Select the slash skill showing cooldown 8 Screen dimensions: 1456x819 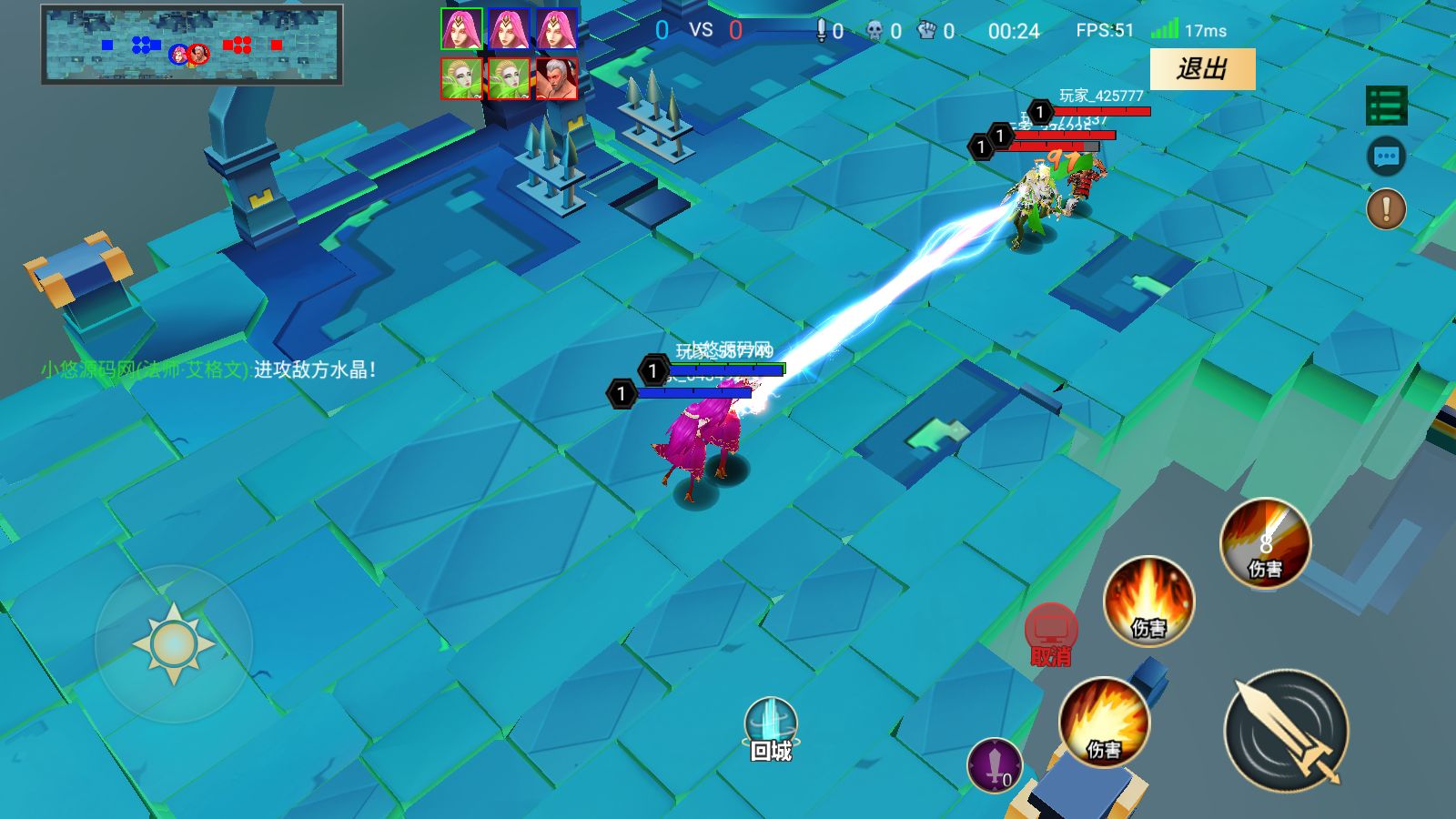point(1265,543)
